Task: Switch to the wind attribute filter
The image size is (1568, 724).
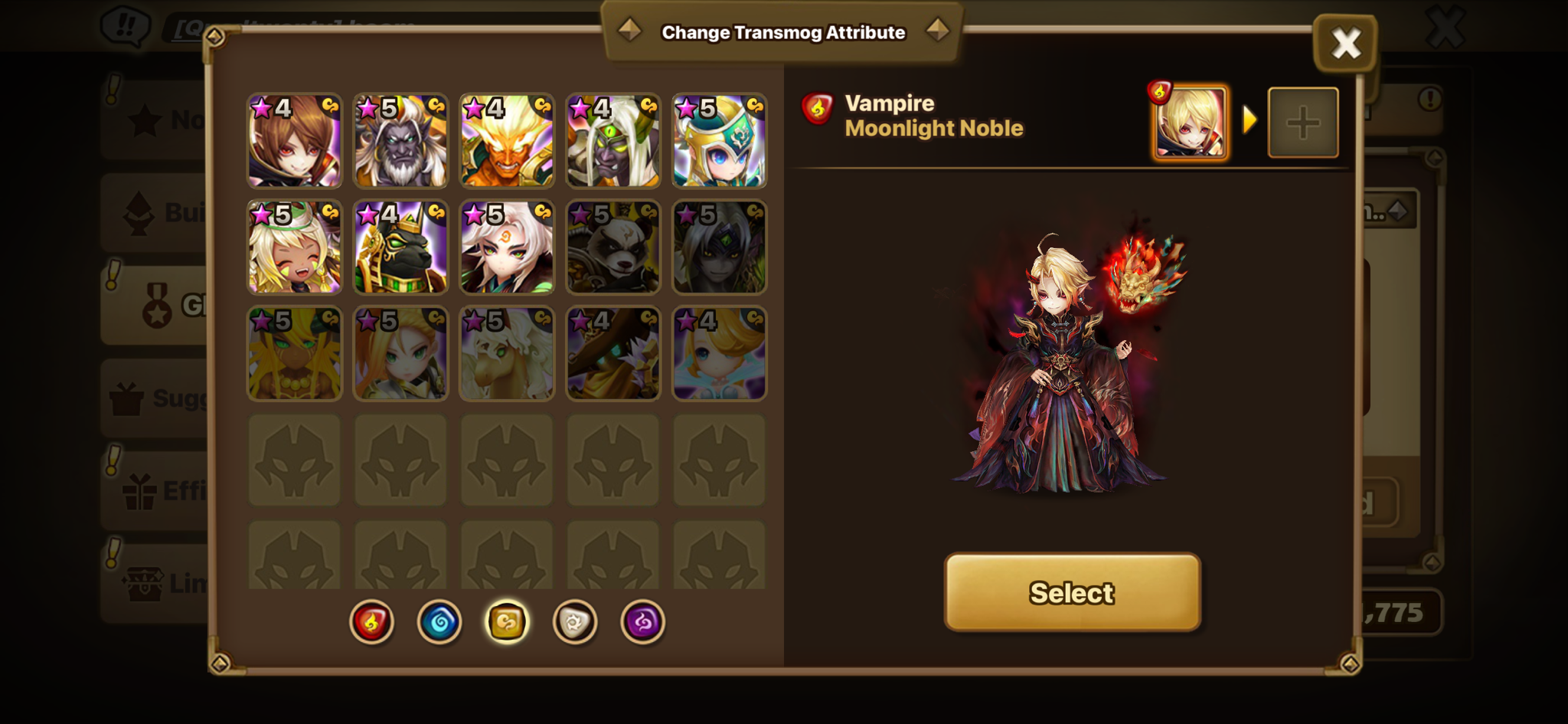Action: click(x=507, y=621)
